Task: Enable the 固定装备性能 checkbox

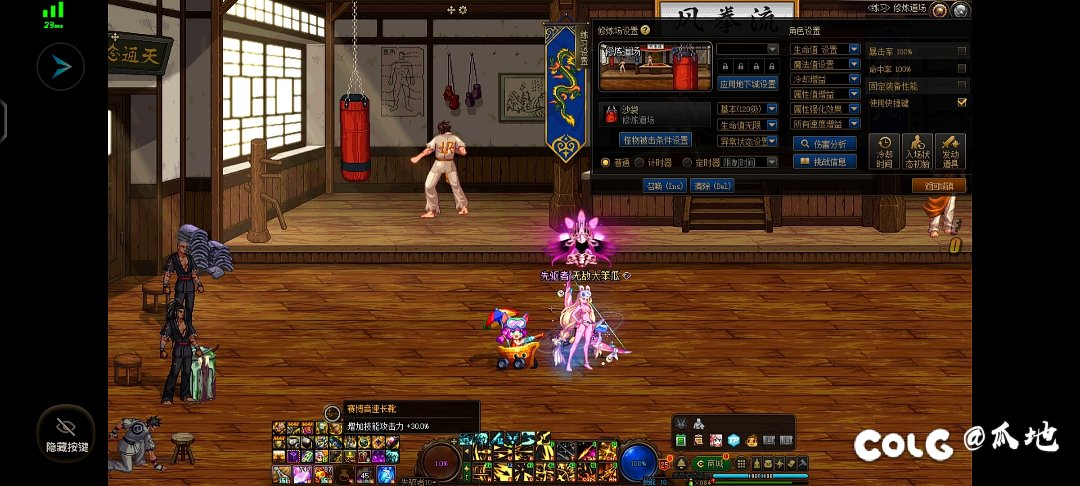Action: coord(962,85)
